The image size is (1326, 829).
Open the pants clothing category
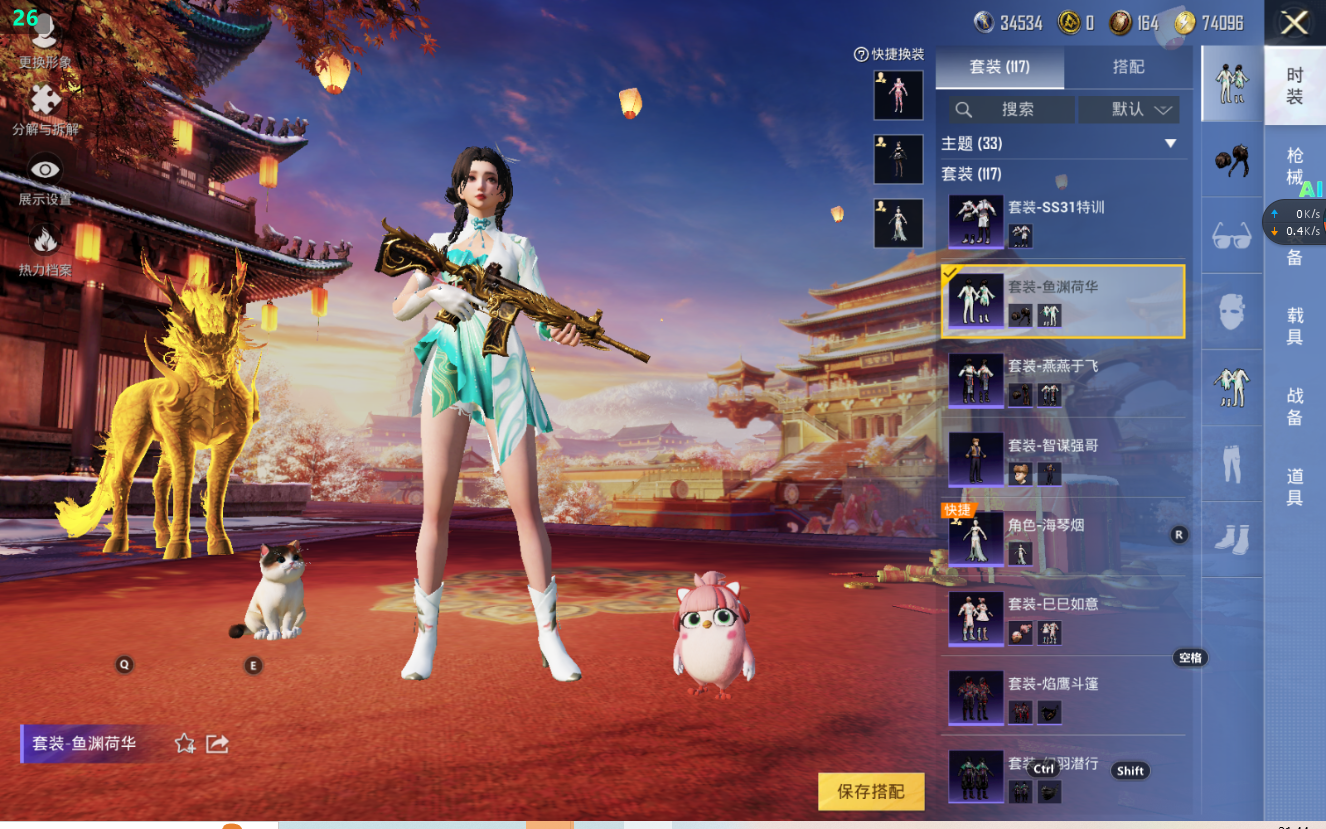click(1231, 464)
